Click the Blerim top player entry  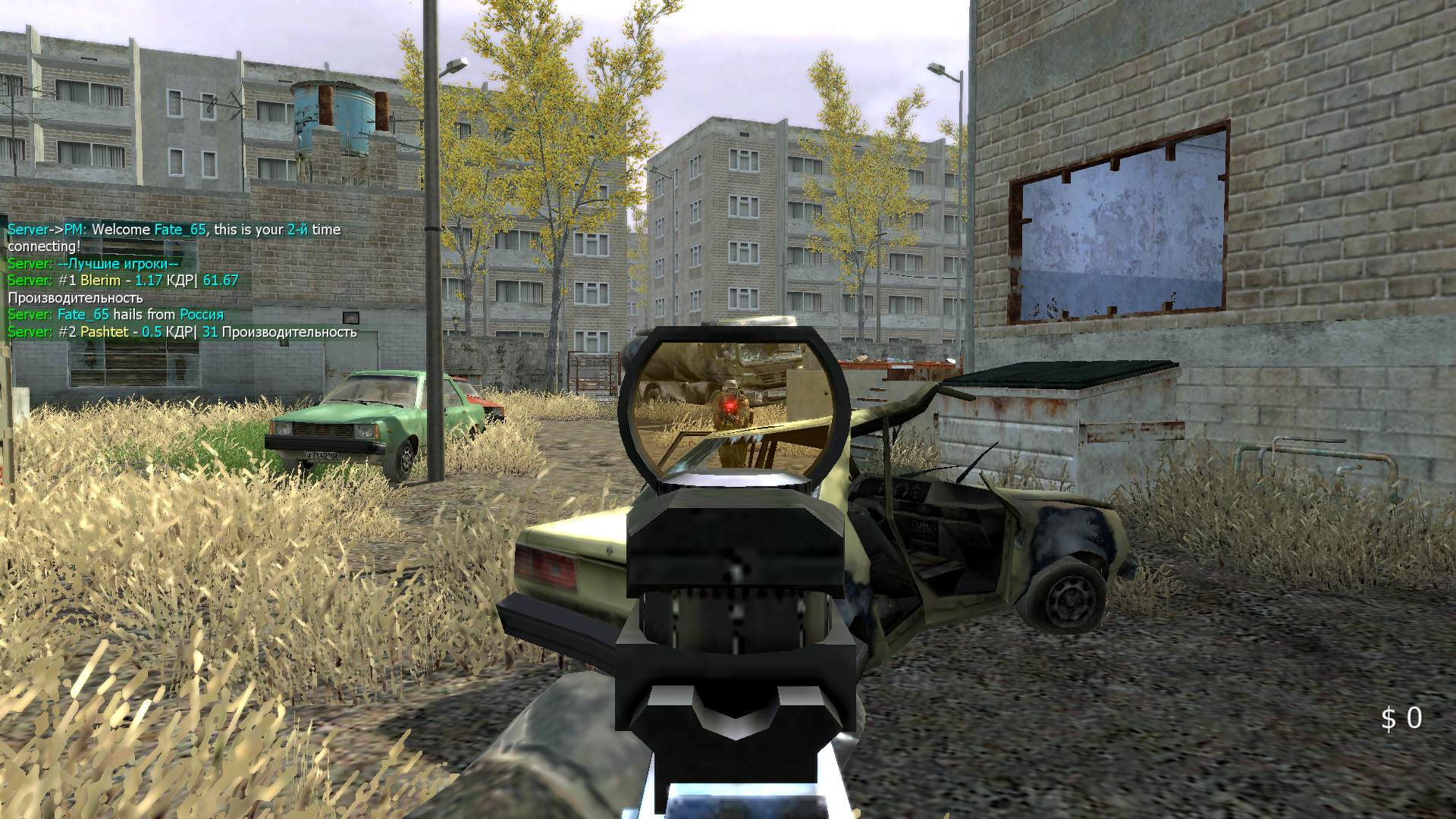click(93, 280)
